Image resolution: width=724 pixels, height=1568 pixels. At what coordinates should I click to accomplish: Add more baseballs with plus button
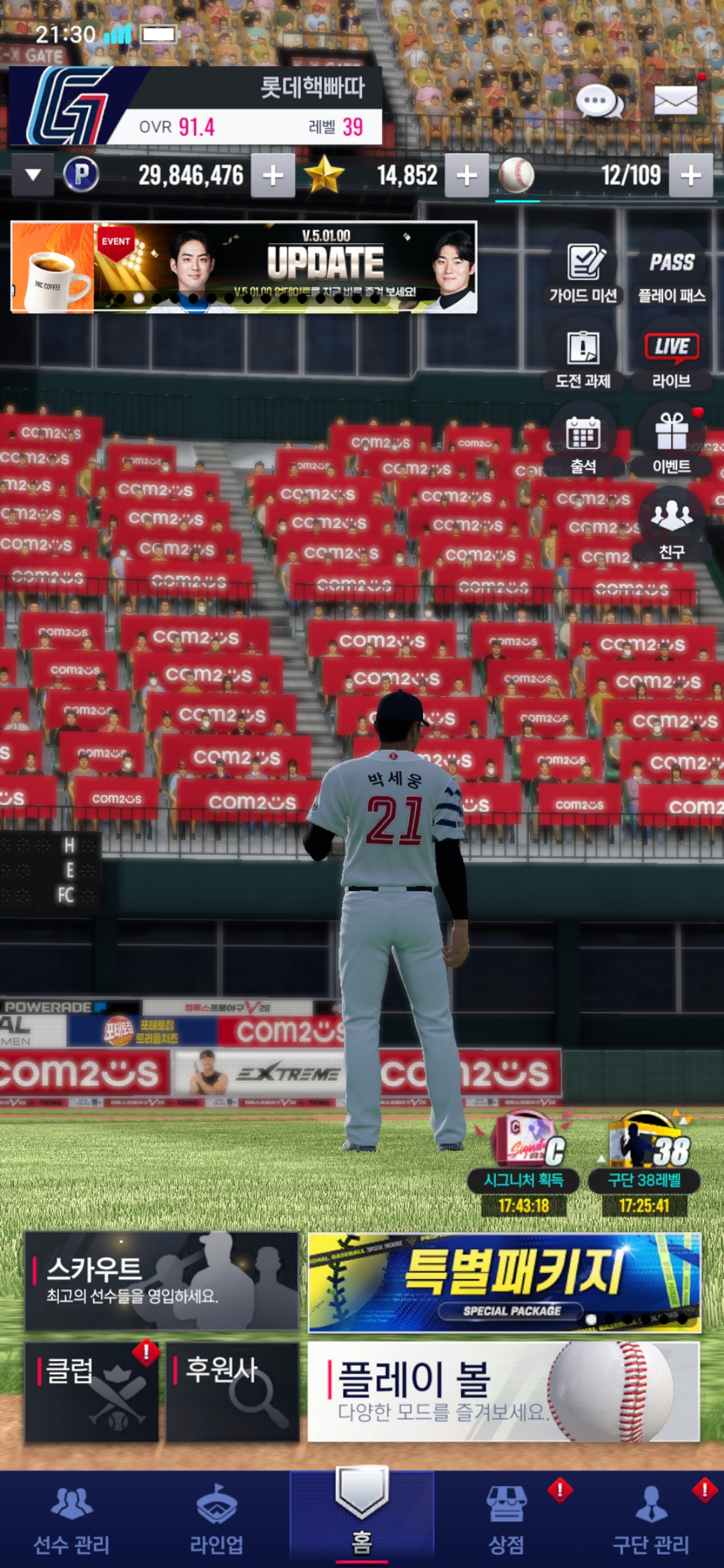(x=690, y=176)
